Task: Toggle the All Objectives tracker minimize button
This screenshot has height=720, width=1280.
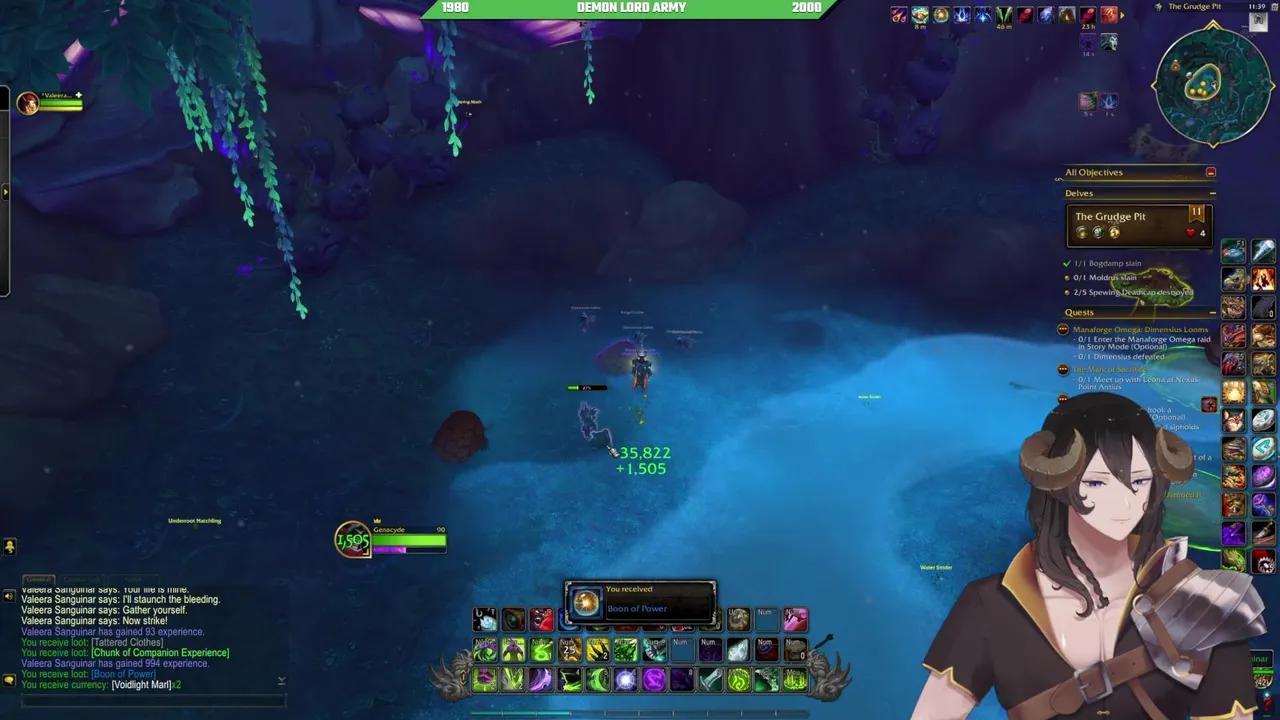Action: pos(1211,171)
